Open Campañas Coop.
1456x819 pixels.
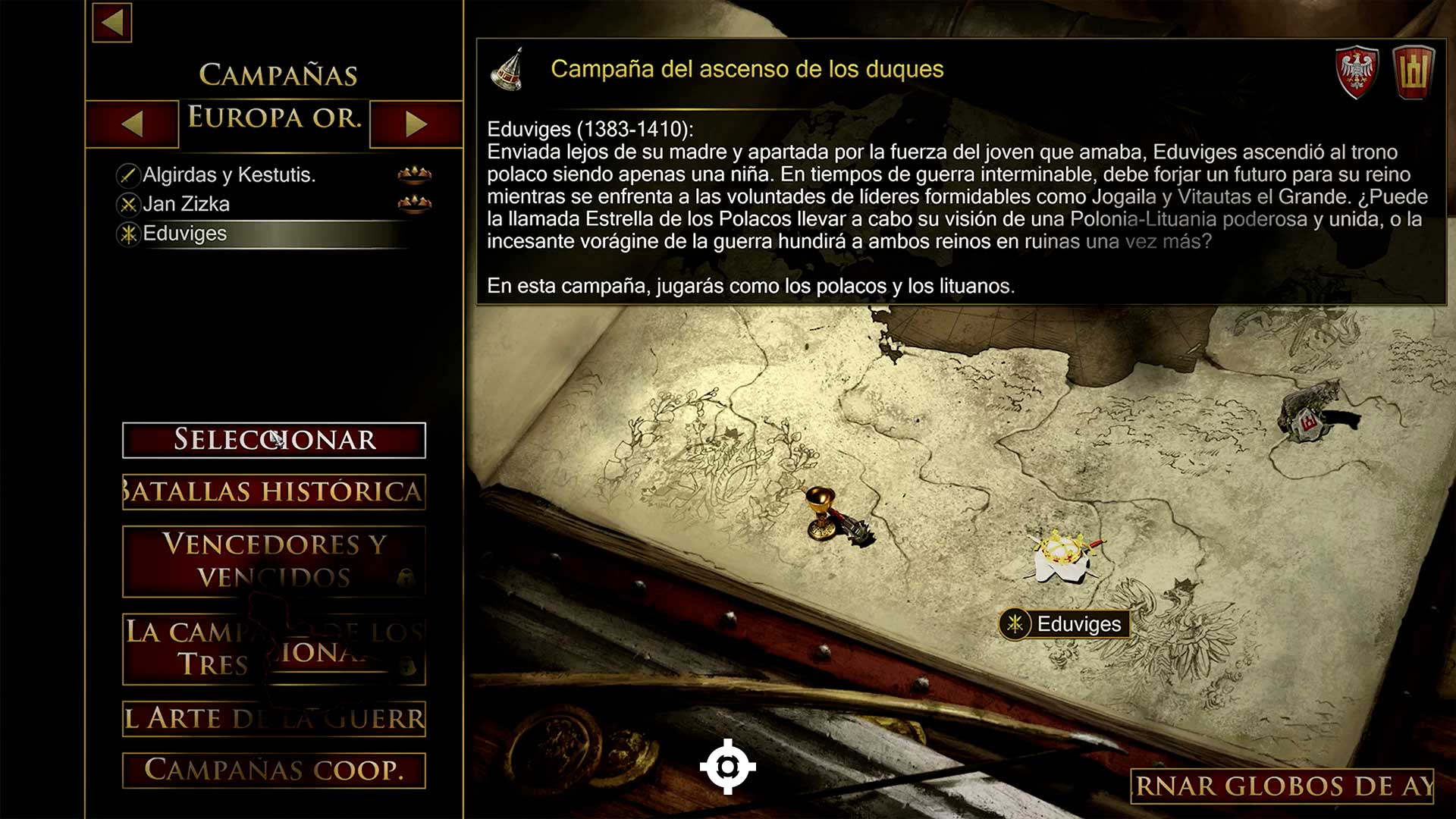tap(274, 770)
